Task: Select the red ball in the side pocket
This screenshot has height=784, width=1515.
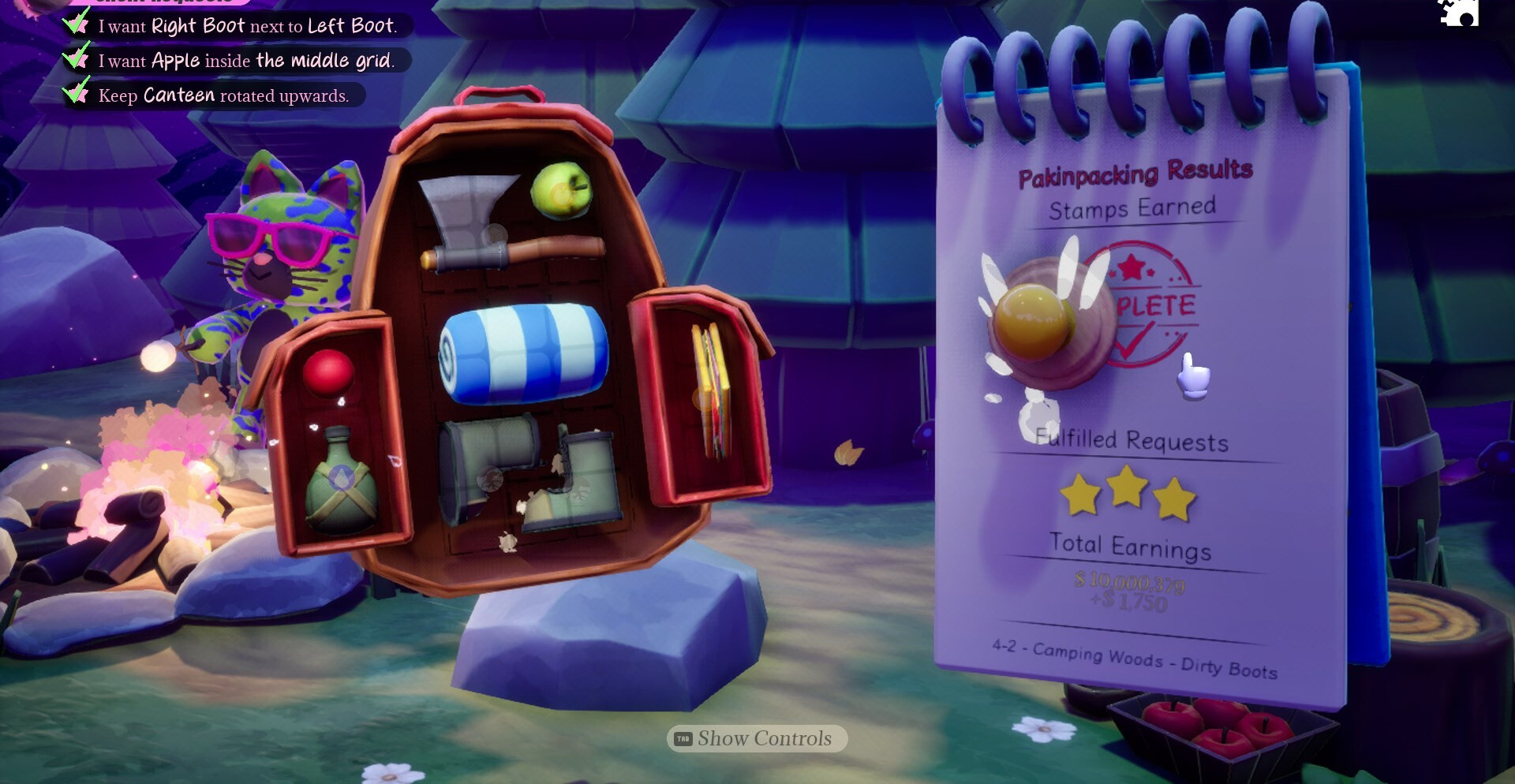Action: (327, 372)
